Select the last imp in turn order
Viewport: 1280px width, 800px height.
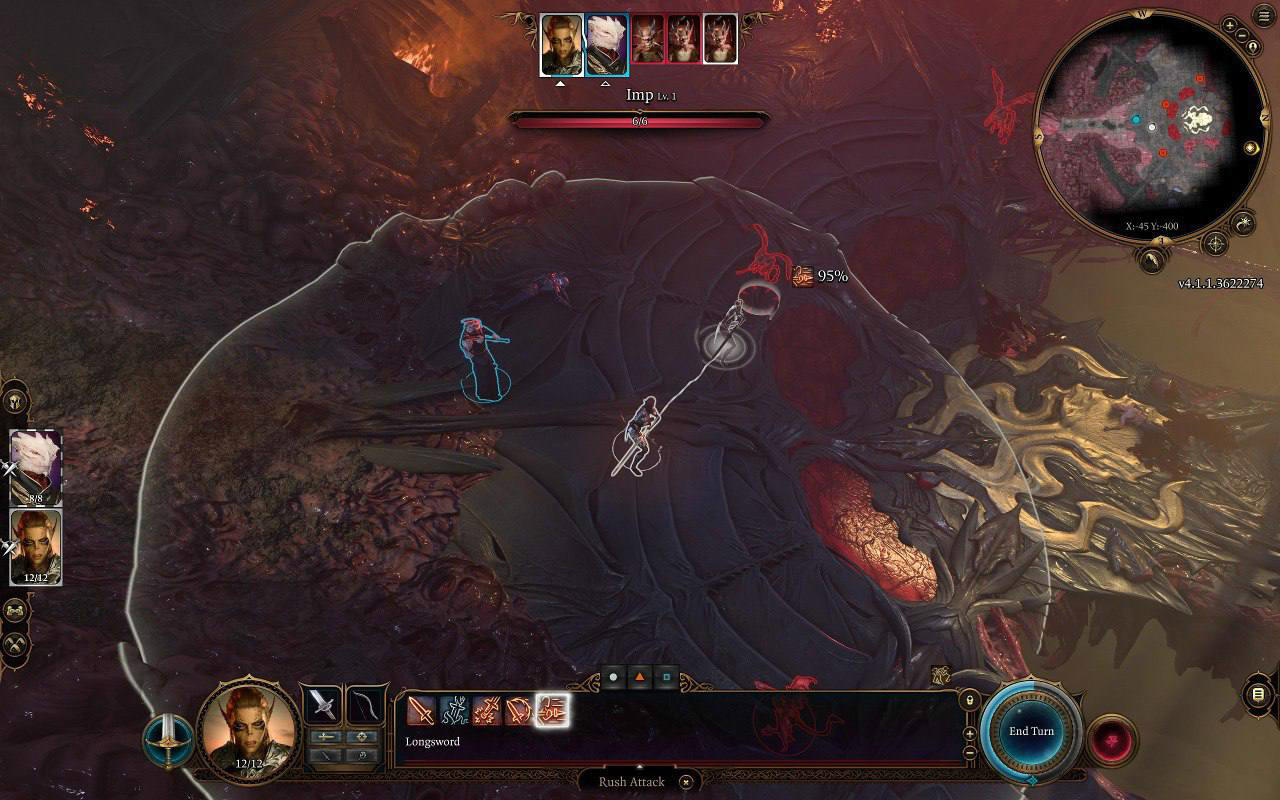click(720, 40)
